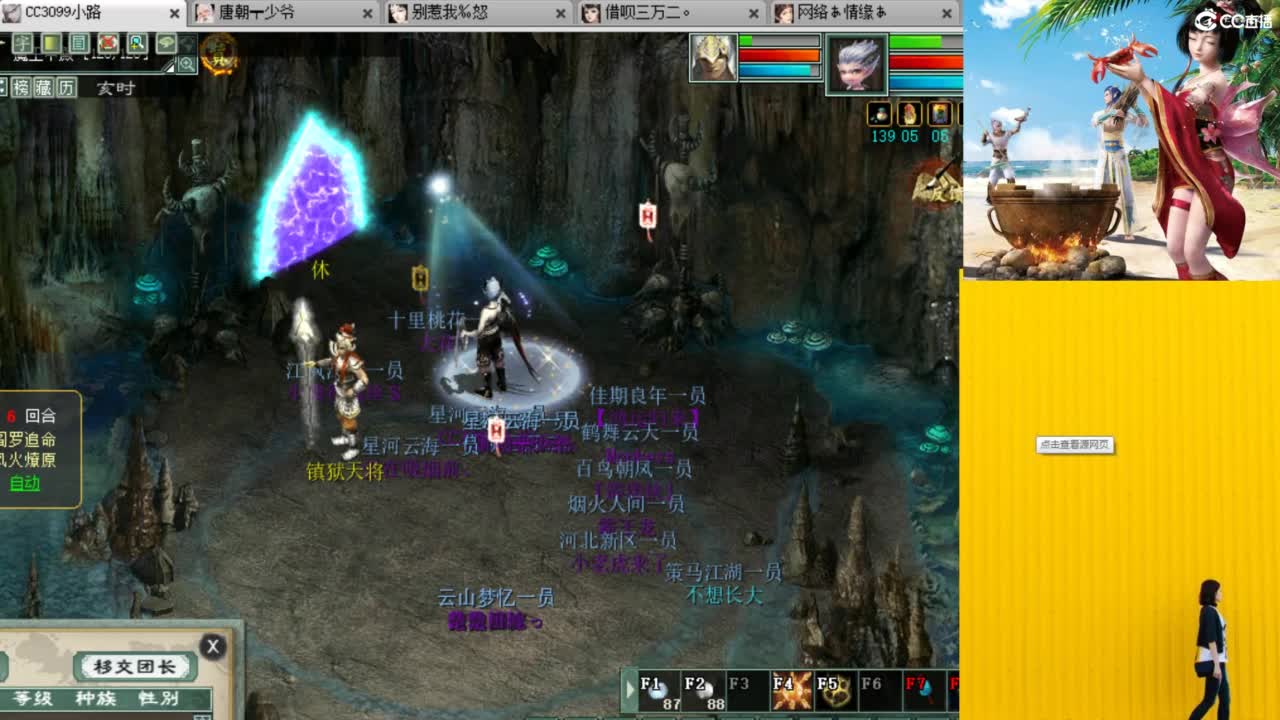This screenshot has width=1280, height=720.
Task: Open the 榜 rankings button
Action: [22, 87]
